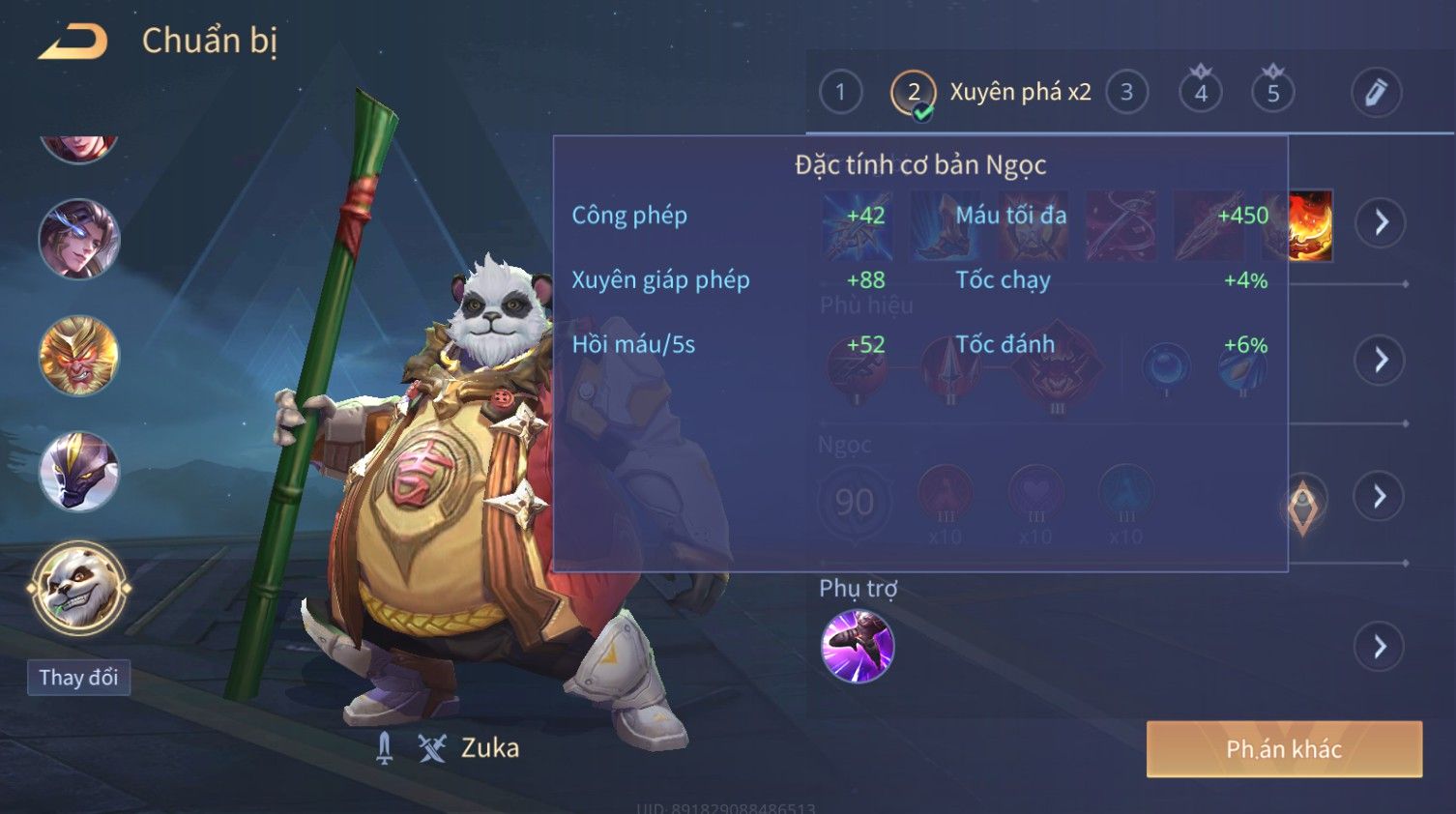Choose the monkey king hero portrait
1456x814 pixels.
coord(78,356)
